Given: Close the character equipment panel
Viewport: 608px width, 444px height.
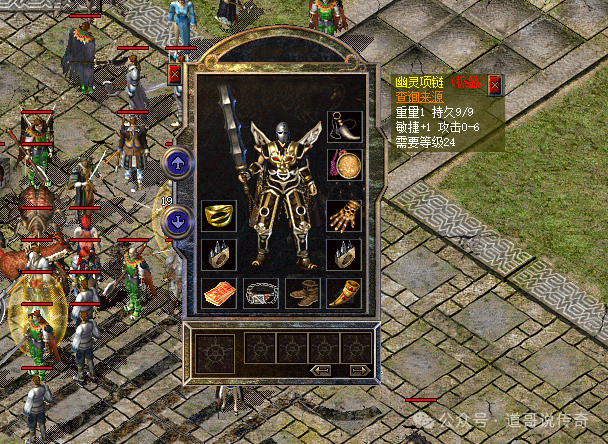Looking at the screenshot, I should pos(175,73).
